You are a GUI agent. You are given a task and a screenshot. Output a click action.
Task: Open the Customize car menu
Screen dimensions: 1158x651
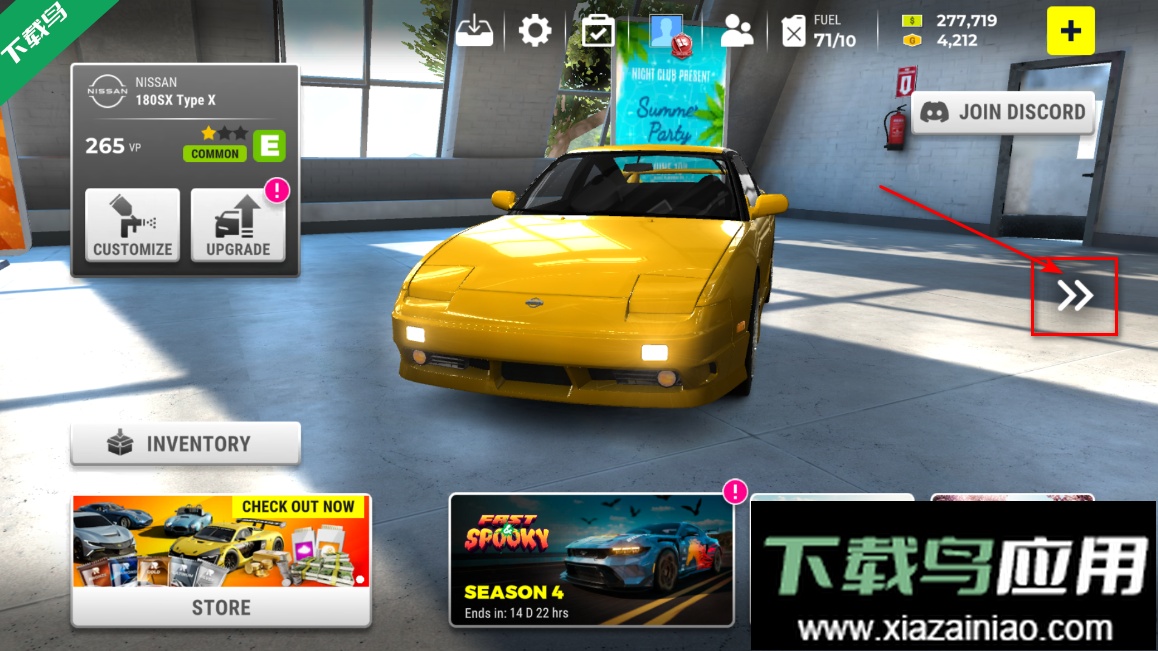tap(132, 225)
